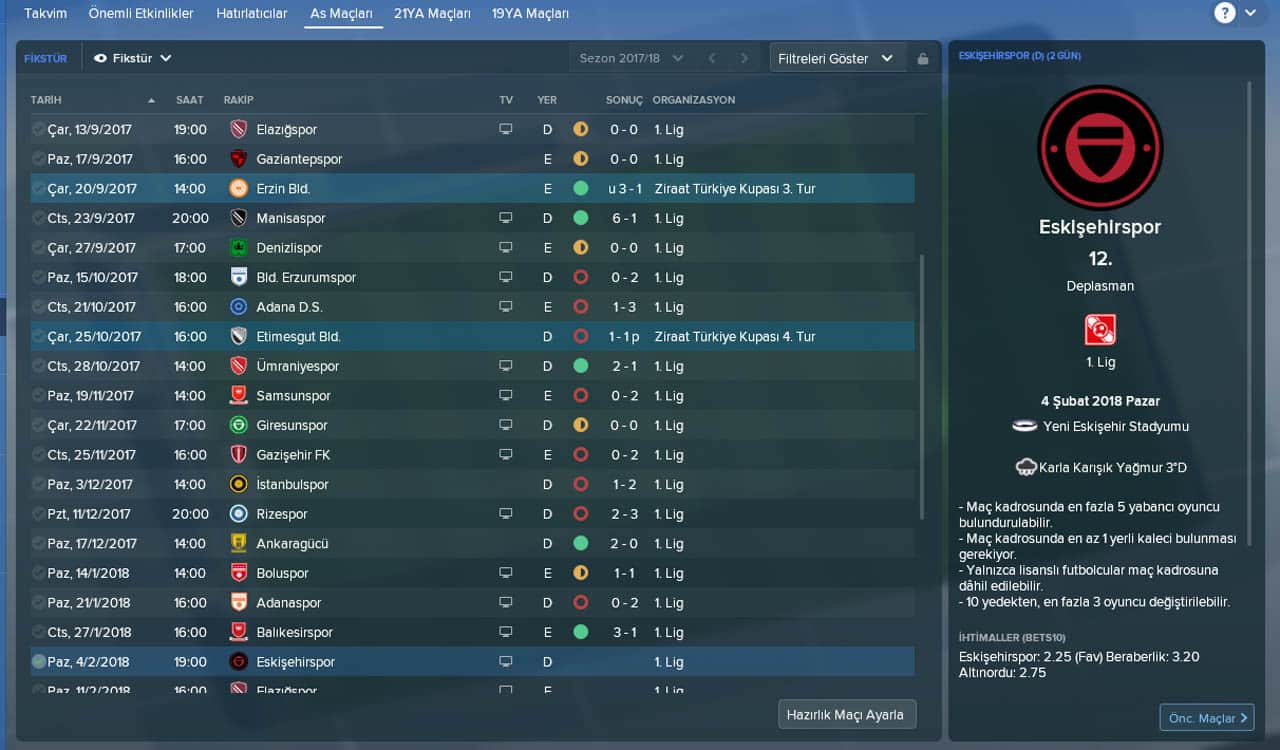
Task: Click the Yeni Eskişehir Stadyumu stadium link
Action: coord(1115,426)
